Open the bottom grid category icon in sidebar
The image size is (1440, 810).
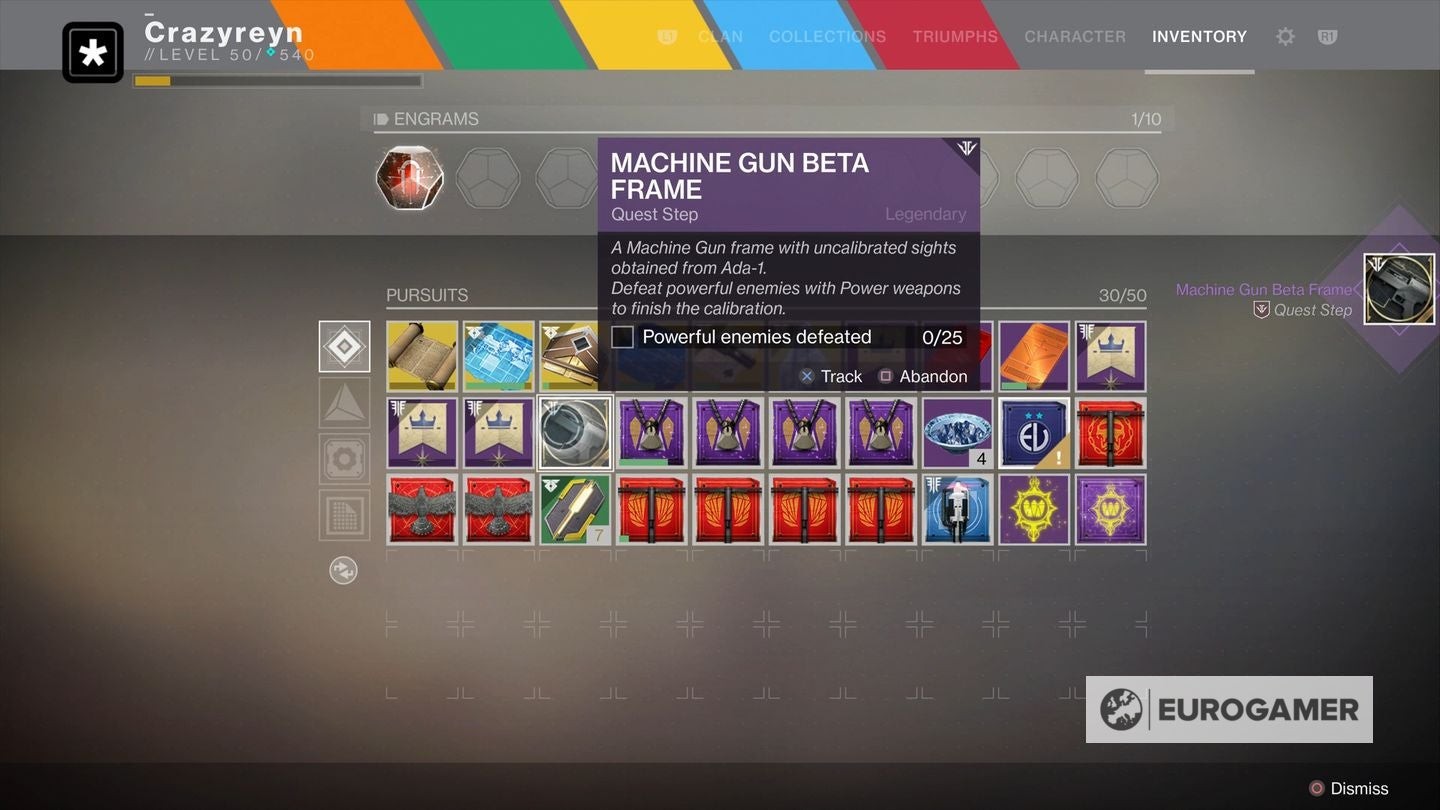tap(344, 514)
